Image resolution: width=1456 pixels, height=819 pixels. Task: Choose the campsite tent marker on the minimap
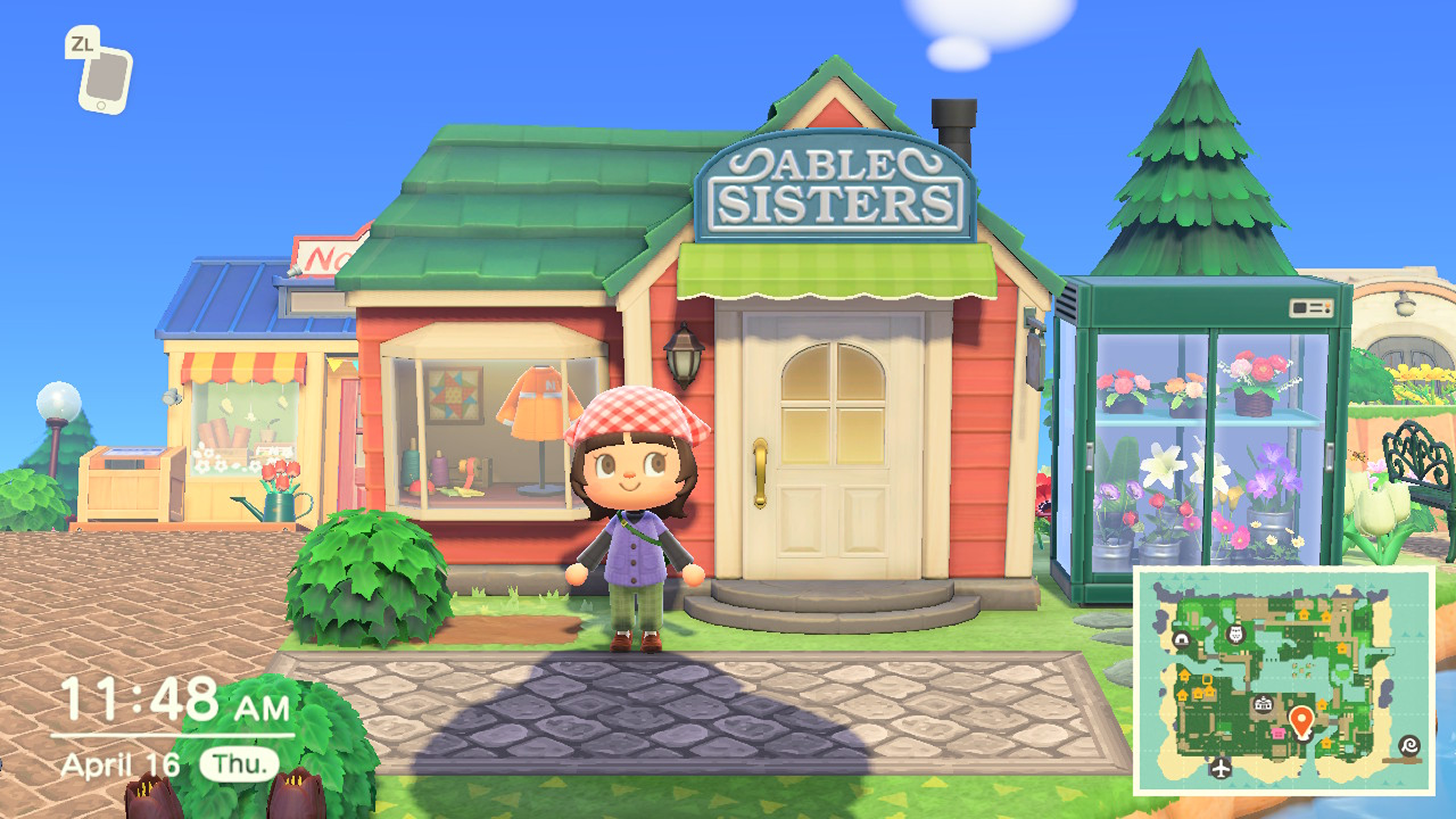(1181, 639)
